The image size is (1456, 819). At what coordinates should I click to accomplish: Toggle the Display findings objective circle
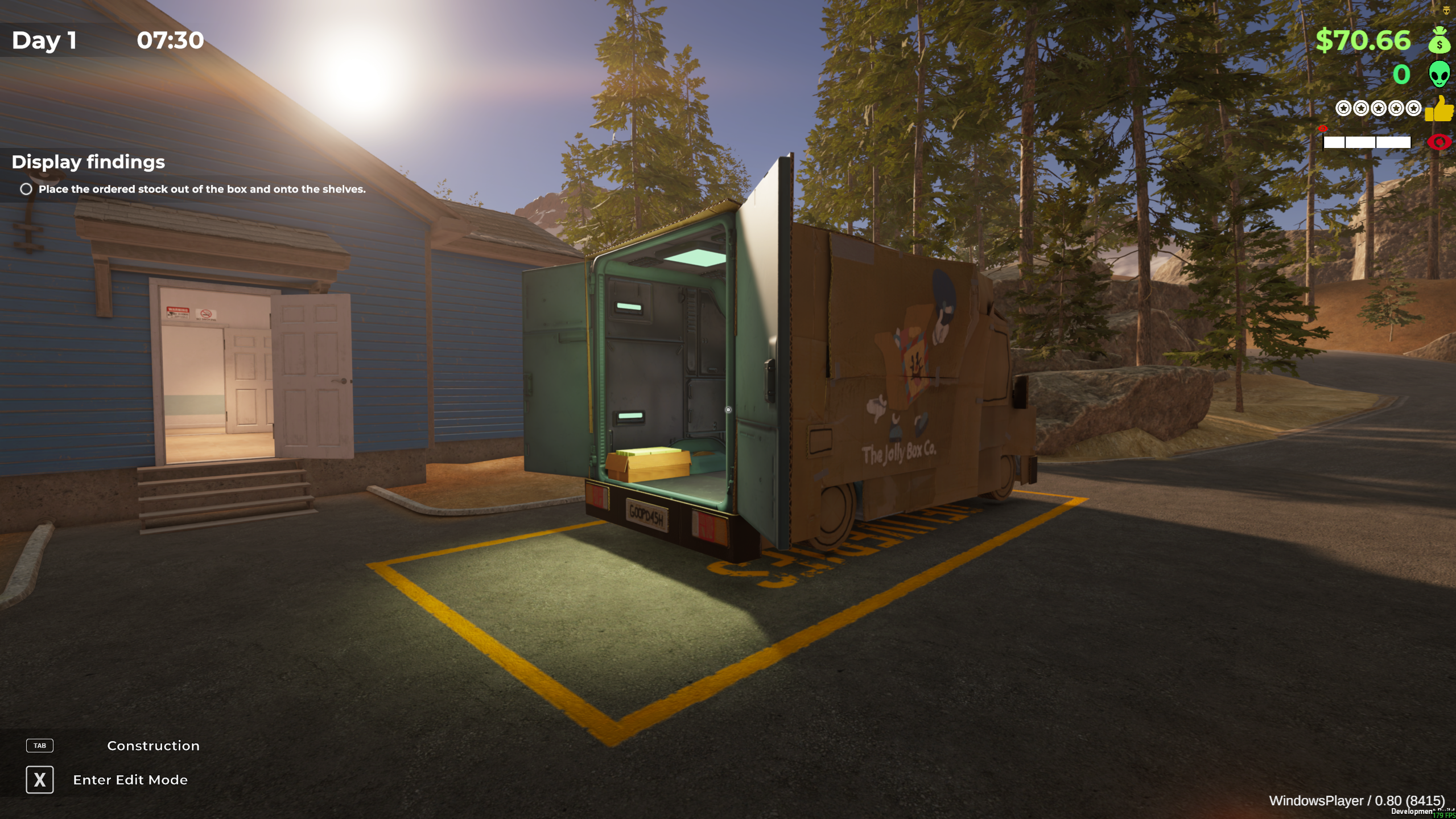tap(26, 190)
